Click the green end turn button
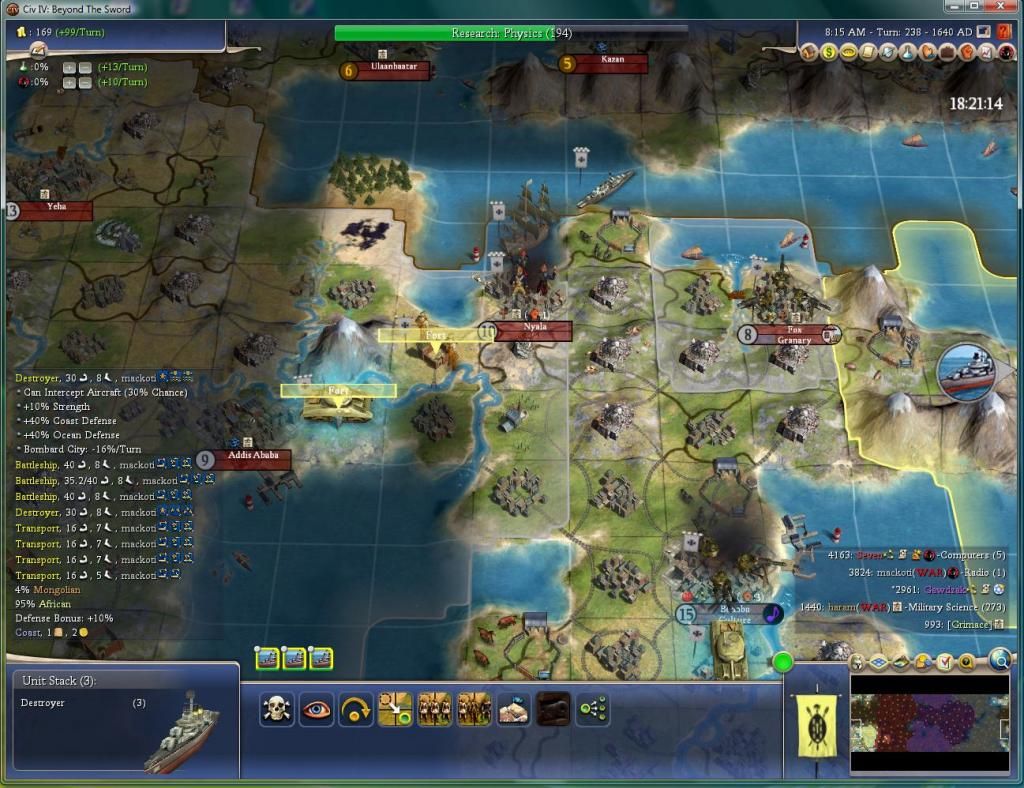This screenshot has height=788, width=1024. [782, 662]
